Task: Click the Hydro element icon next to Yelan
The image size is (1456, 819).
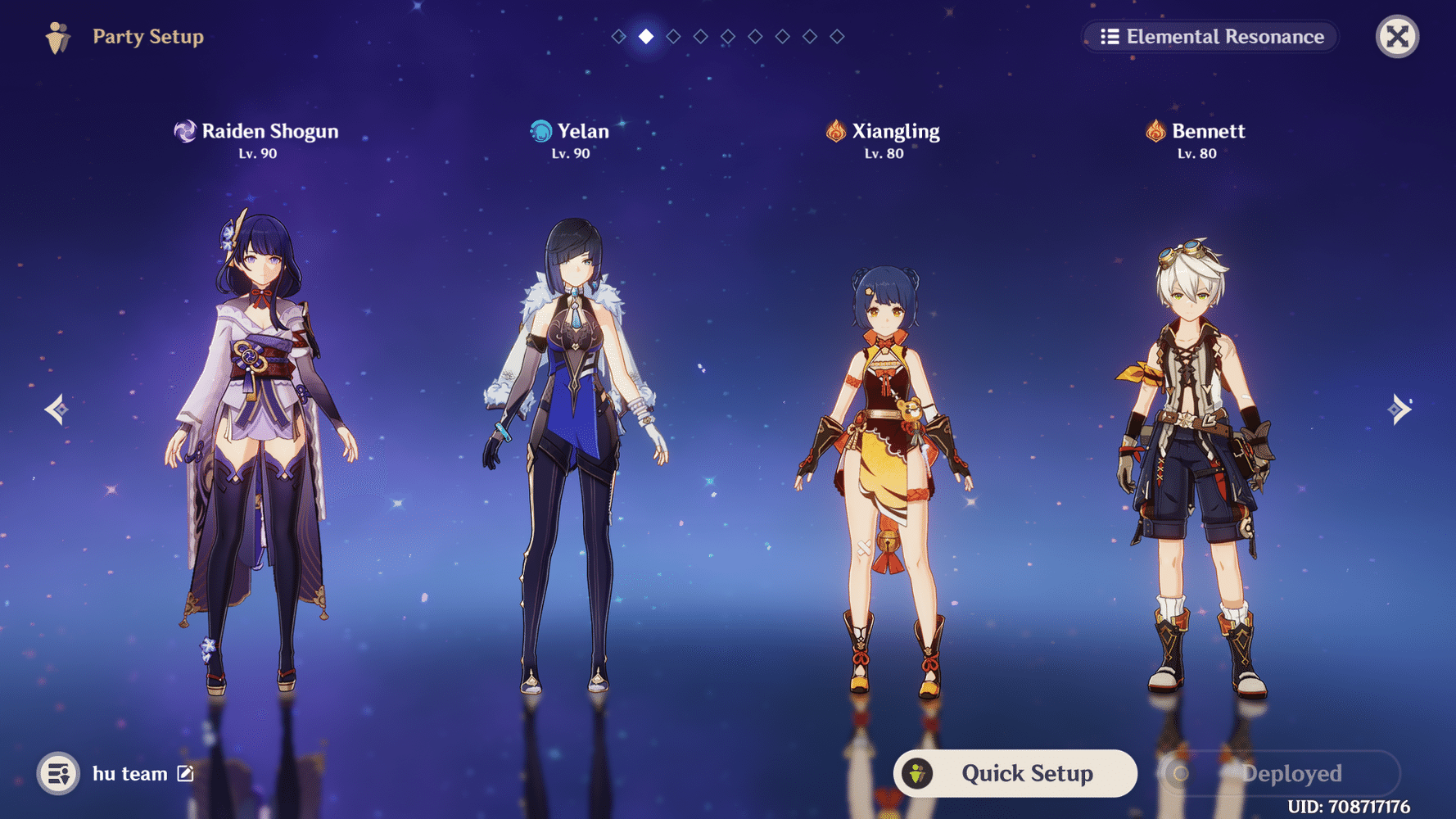Action: 540,131
